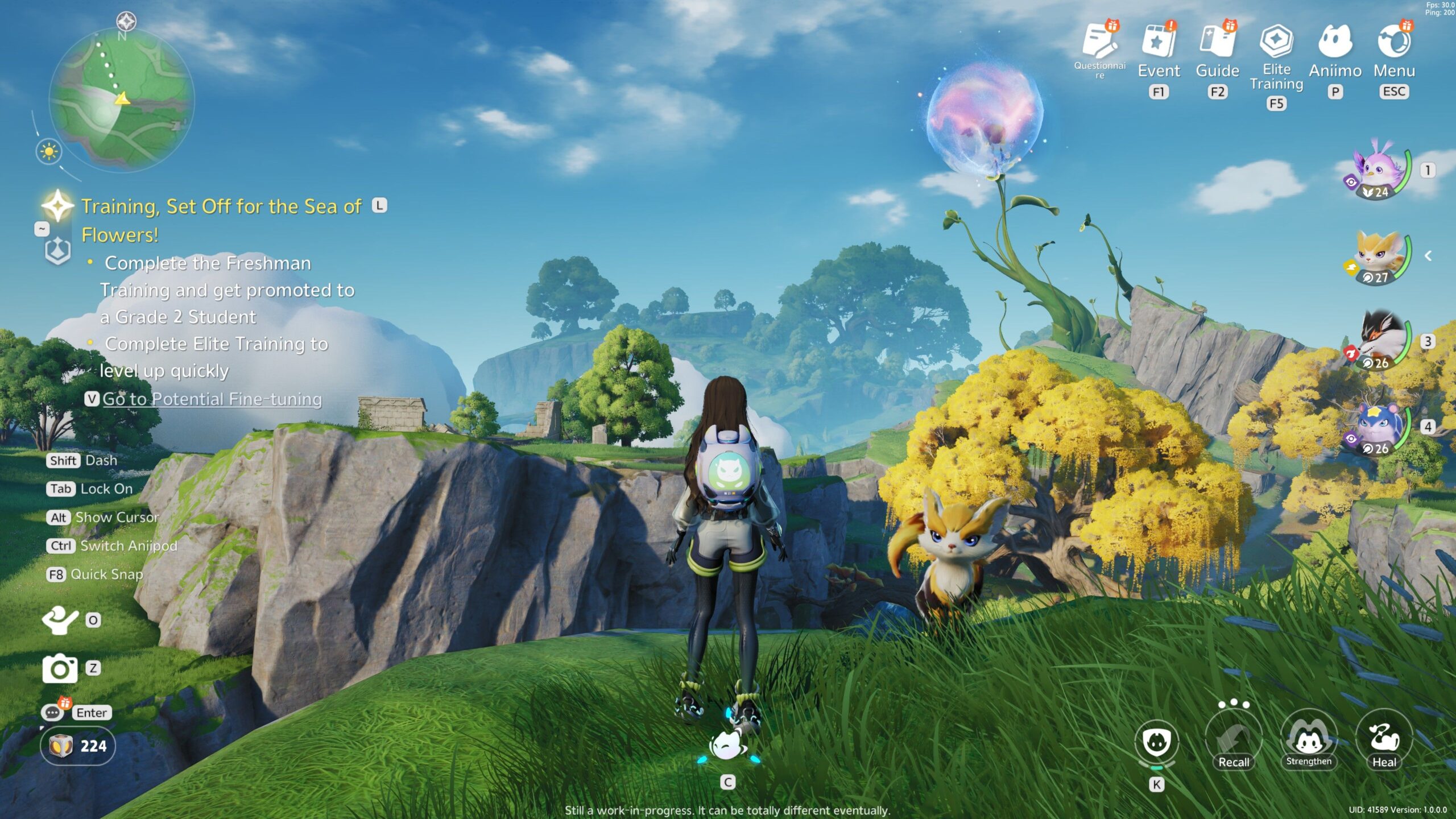
Task: Select the yellow fox Aniimo level 27
Action: [1380, 256]
